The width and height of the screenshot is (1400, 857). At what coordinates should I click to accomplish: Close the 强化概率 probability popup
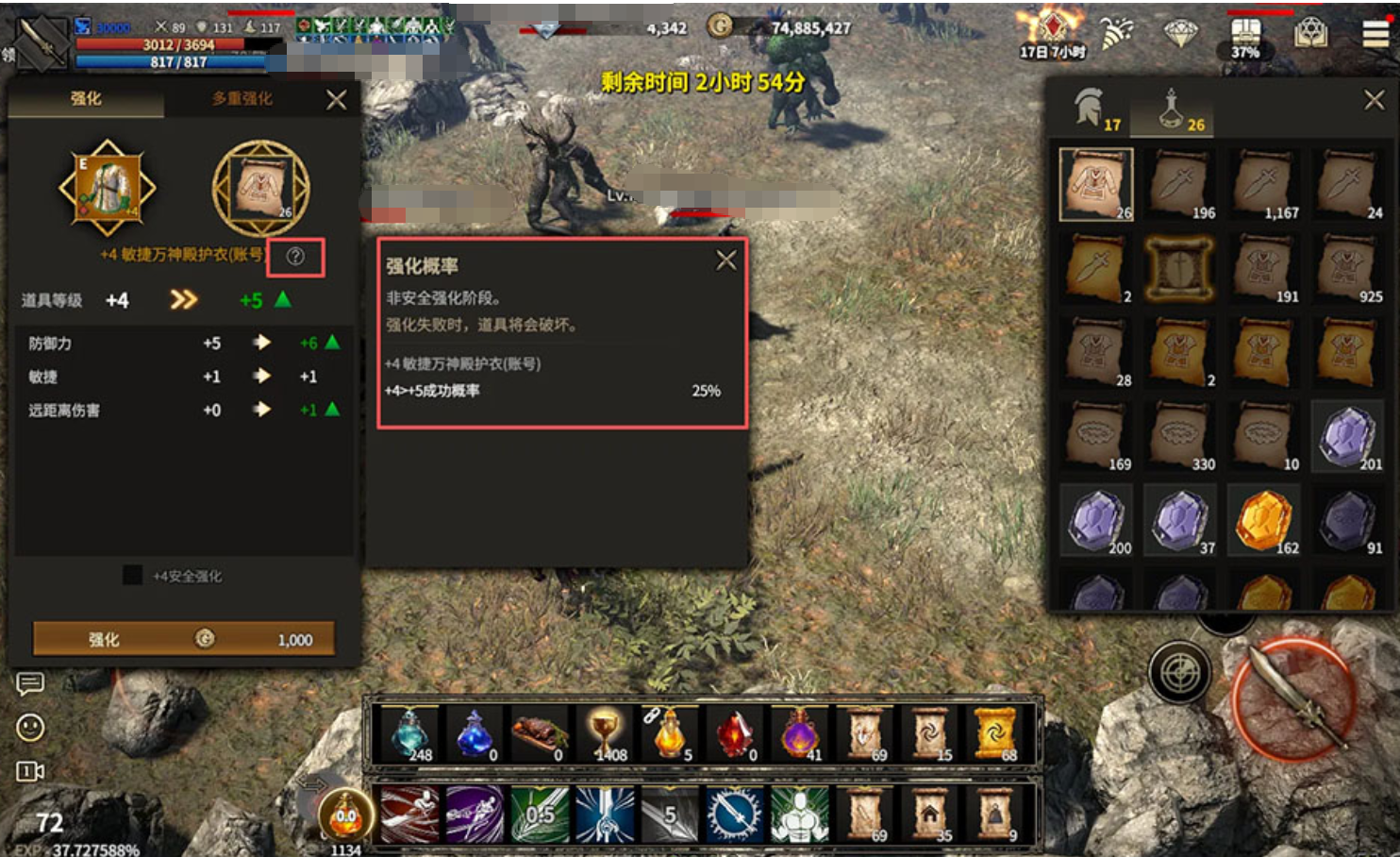pos(725,260)
